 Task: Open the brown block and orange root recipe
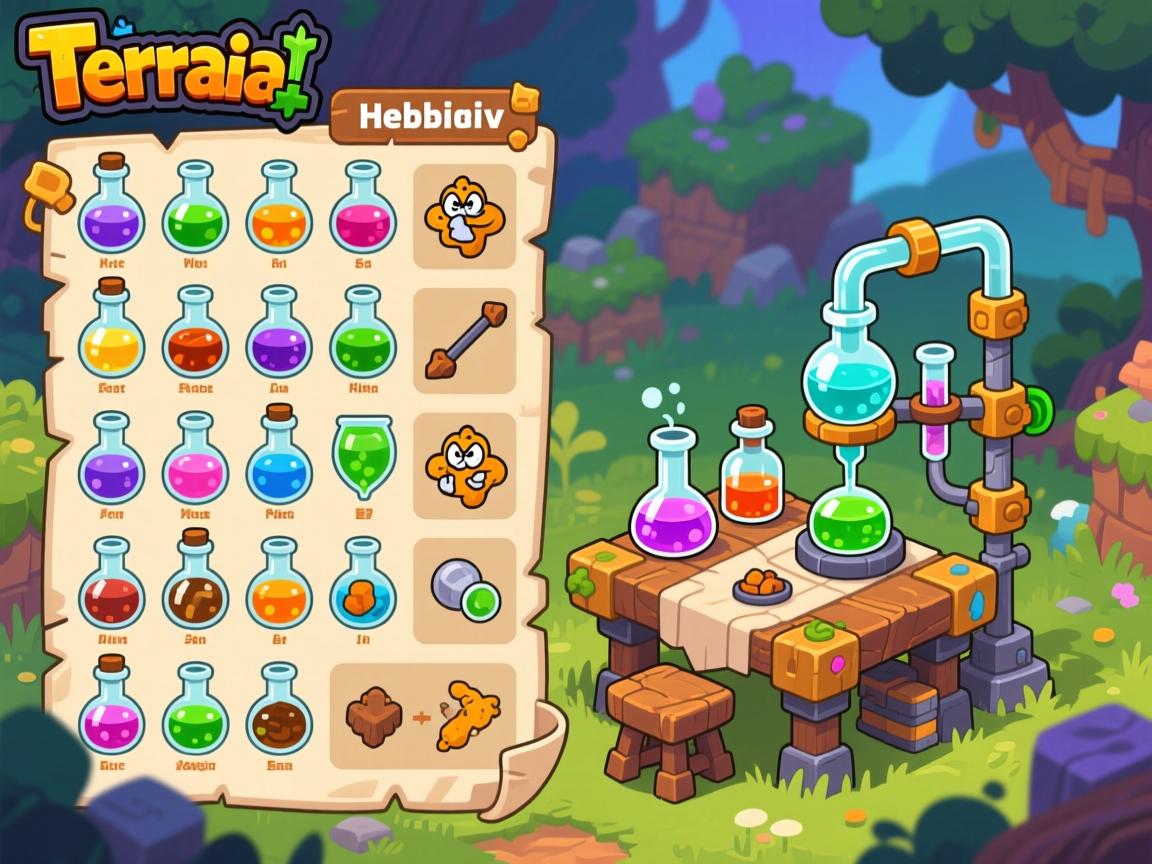(423, 715)
